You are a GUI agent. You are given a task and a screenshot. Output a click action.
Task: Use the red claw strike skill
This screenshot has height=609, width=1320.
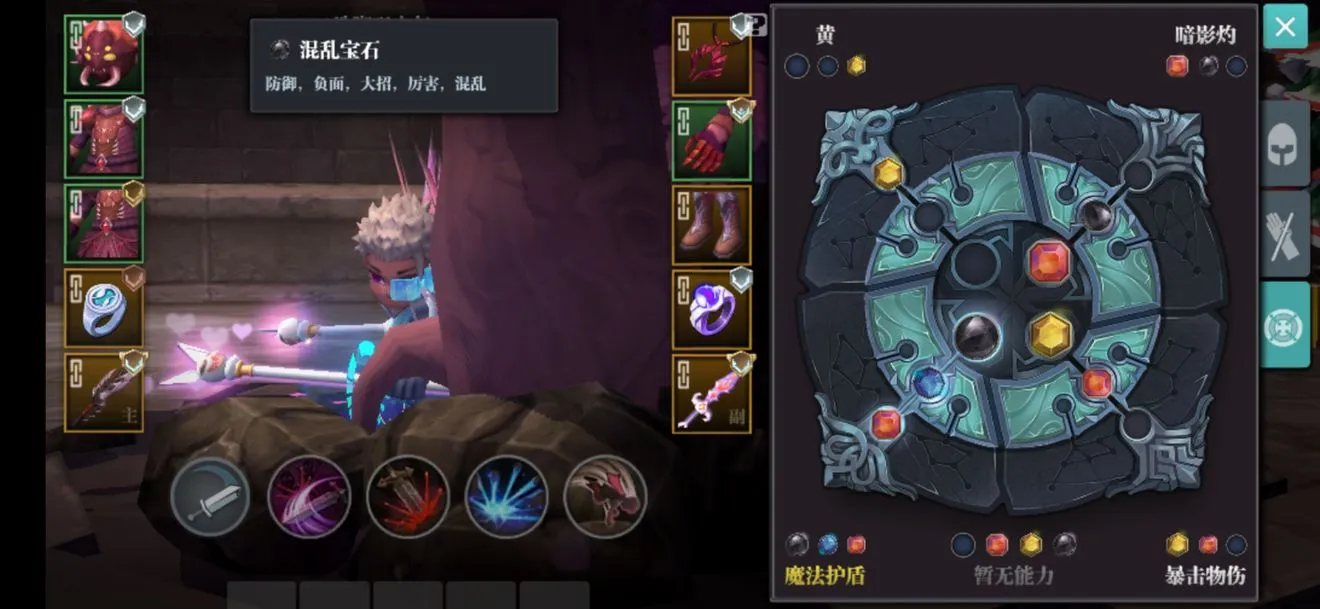605,497
